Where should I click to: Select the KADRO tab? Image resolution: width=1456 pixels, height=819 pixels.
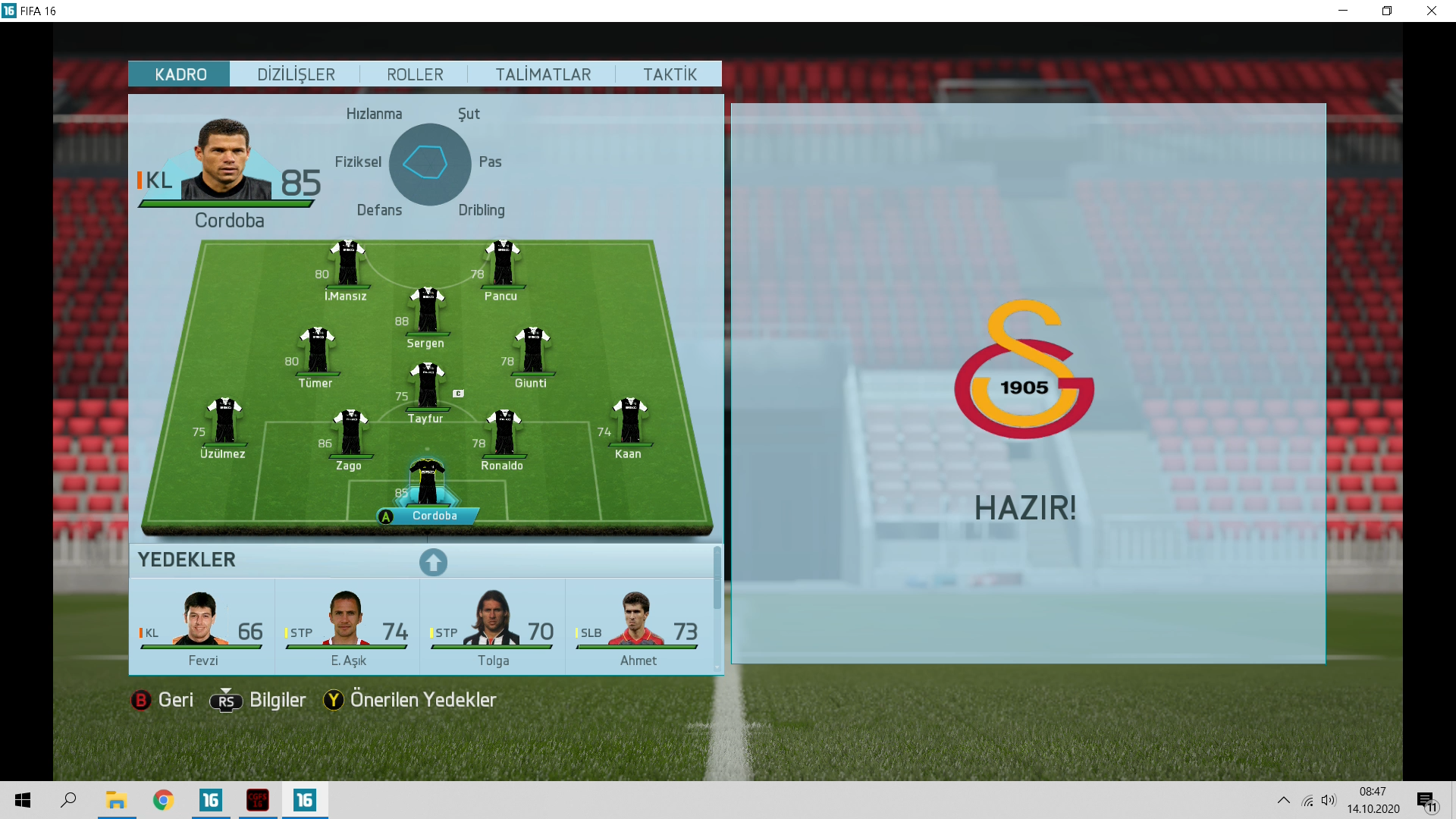pos(180,74)
